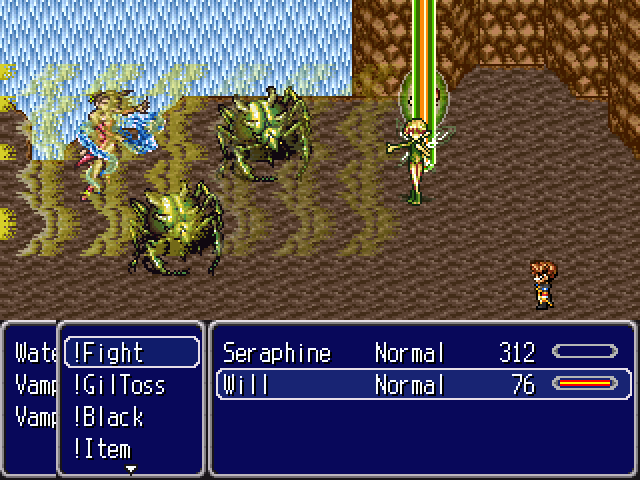640x480 pixels.
Task: Select Seraphine's party status row
Action: 422,353
